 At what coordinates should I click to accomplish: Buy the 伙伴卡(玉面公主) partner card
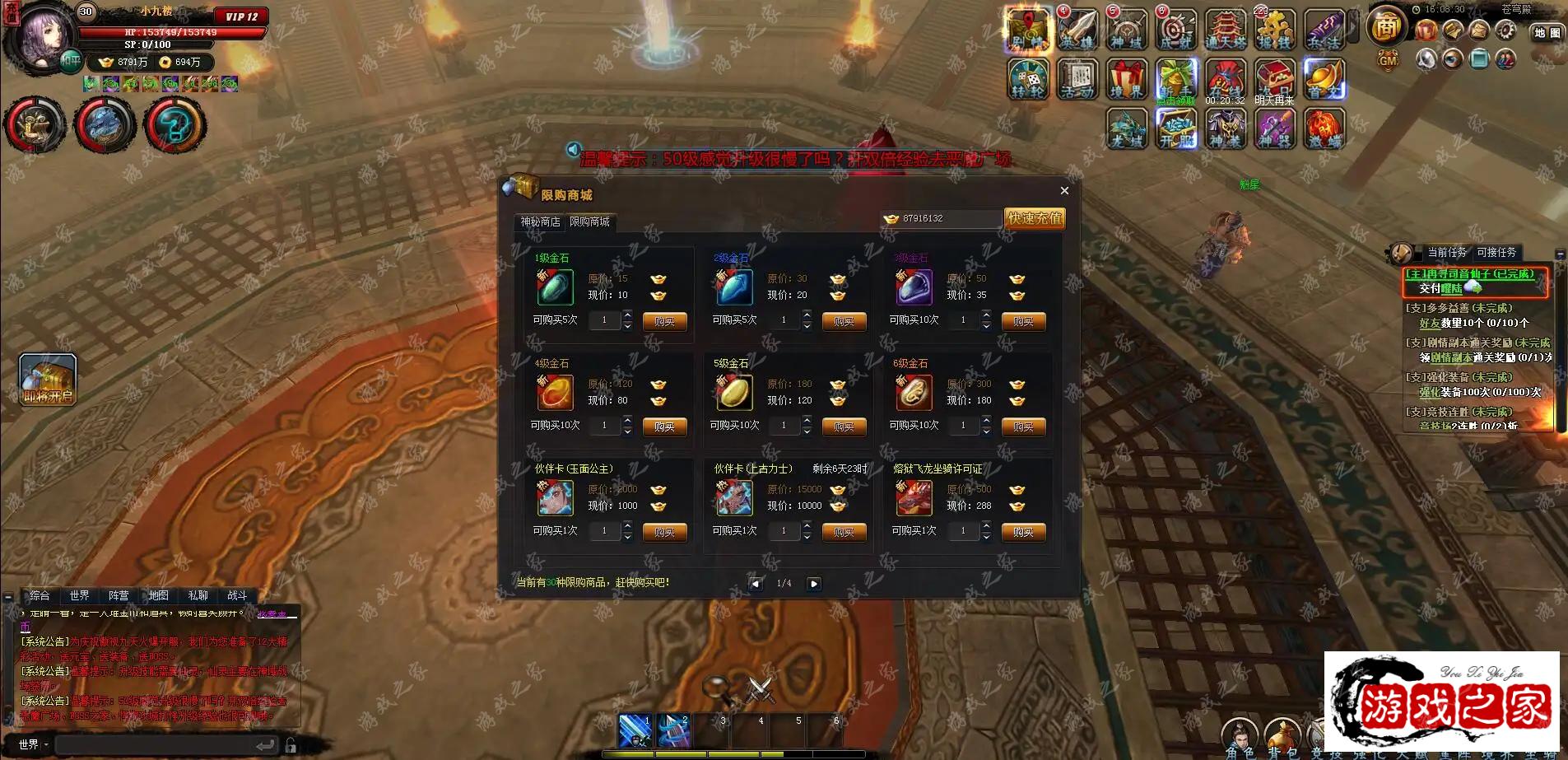click(664, 533)
